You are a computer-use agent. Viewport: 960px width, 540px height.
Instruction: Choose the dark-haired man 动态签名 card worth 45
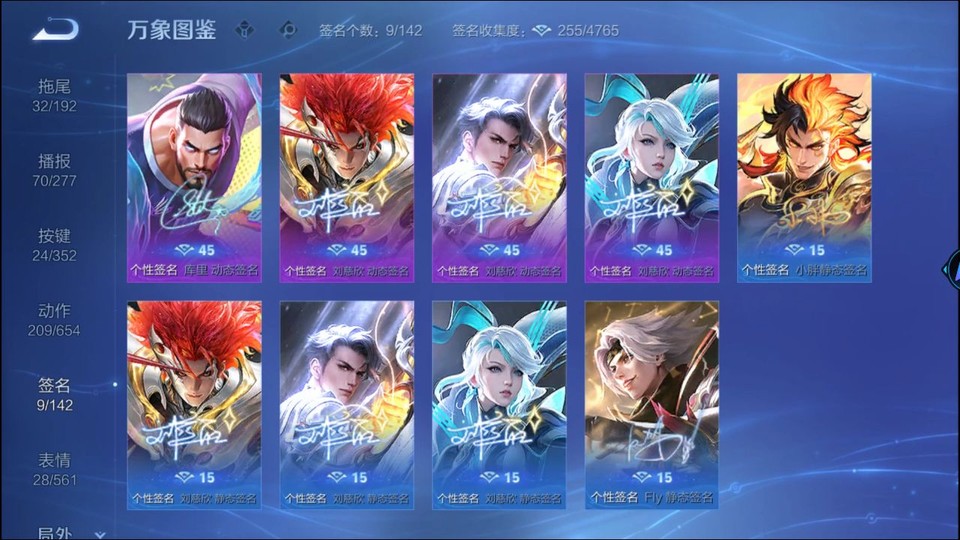[499, 178]
